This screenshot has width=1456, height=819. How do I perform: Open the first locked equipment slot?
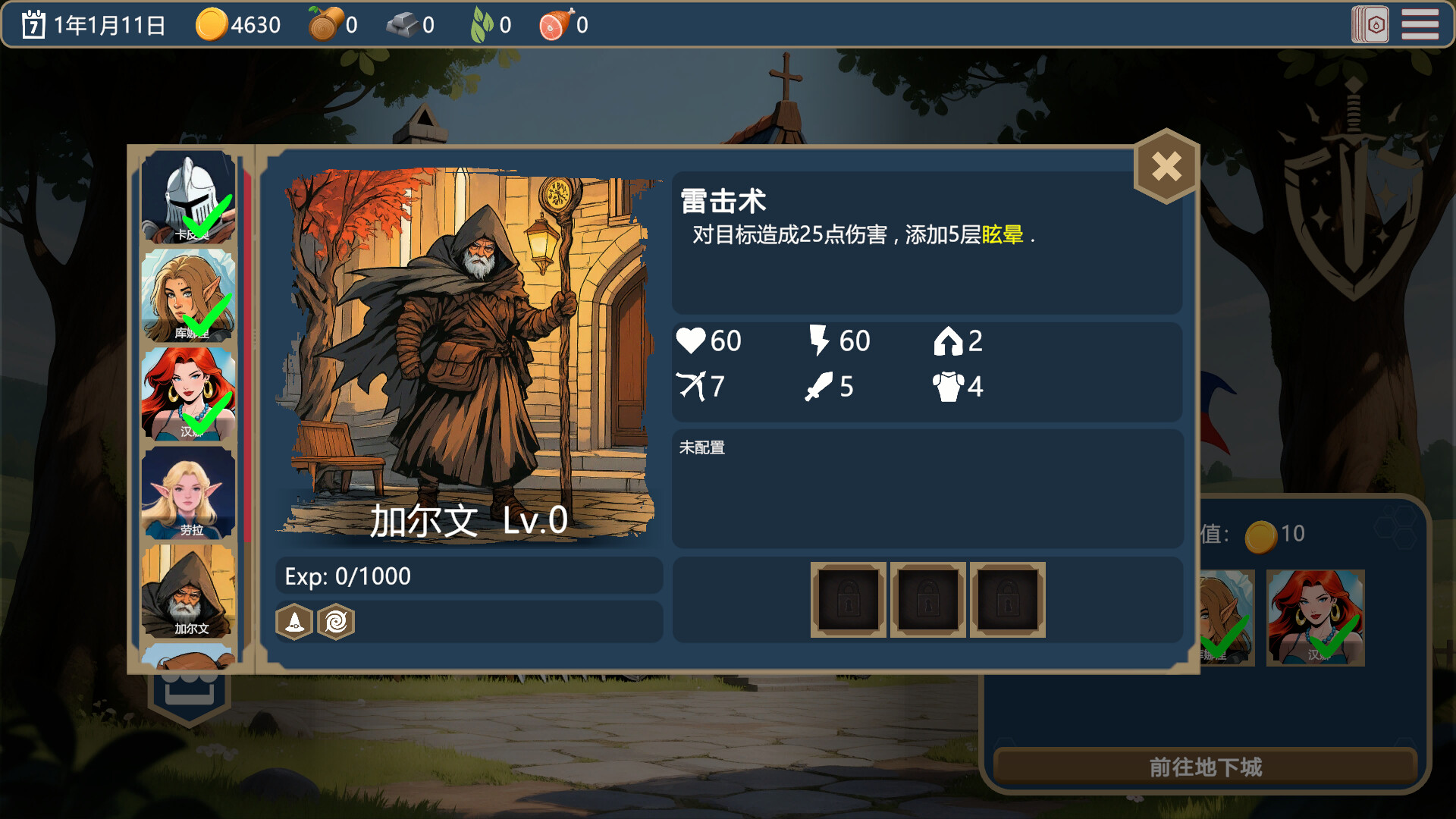[x=848, y=599]
